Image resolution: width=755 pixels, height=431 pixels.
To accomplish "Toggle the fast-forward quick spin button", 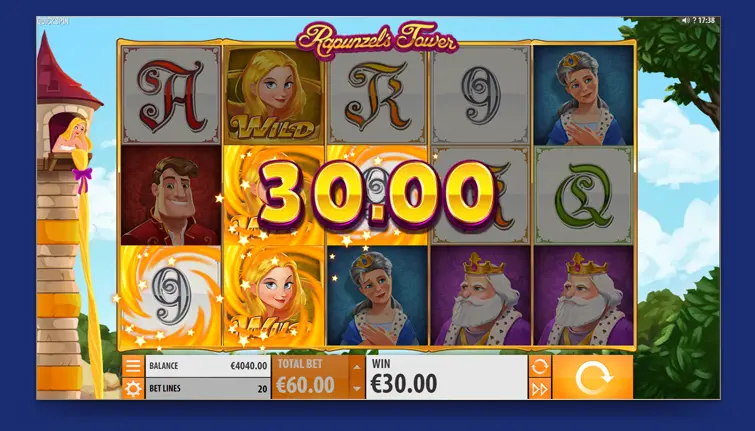I will (x=540, y=388).
